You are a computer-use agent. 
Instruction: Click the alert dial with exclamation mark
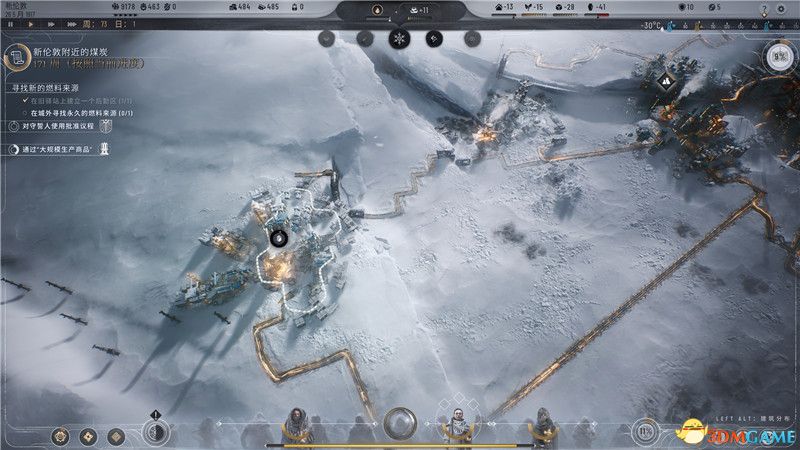(x=155, y=431)
